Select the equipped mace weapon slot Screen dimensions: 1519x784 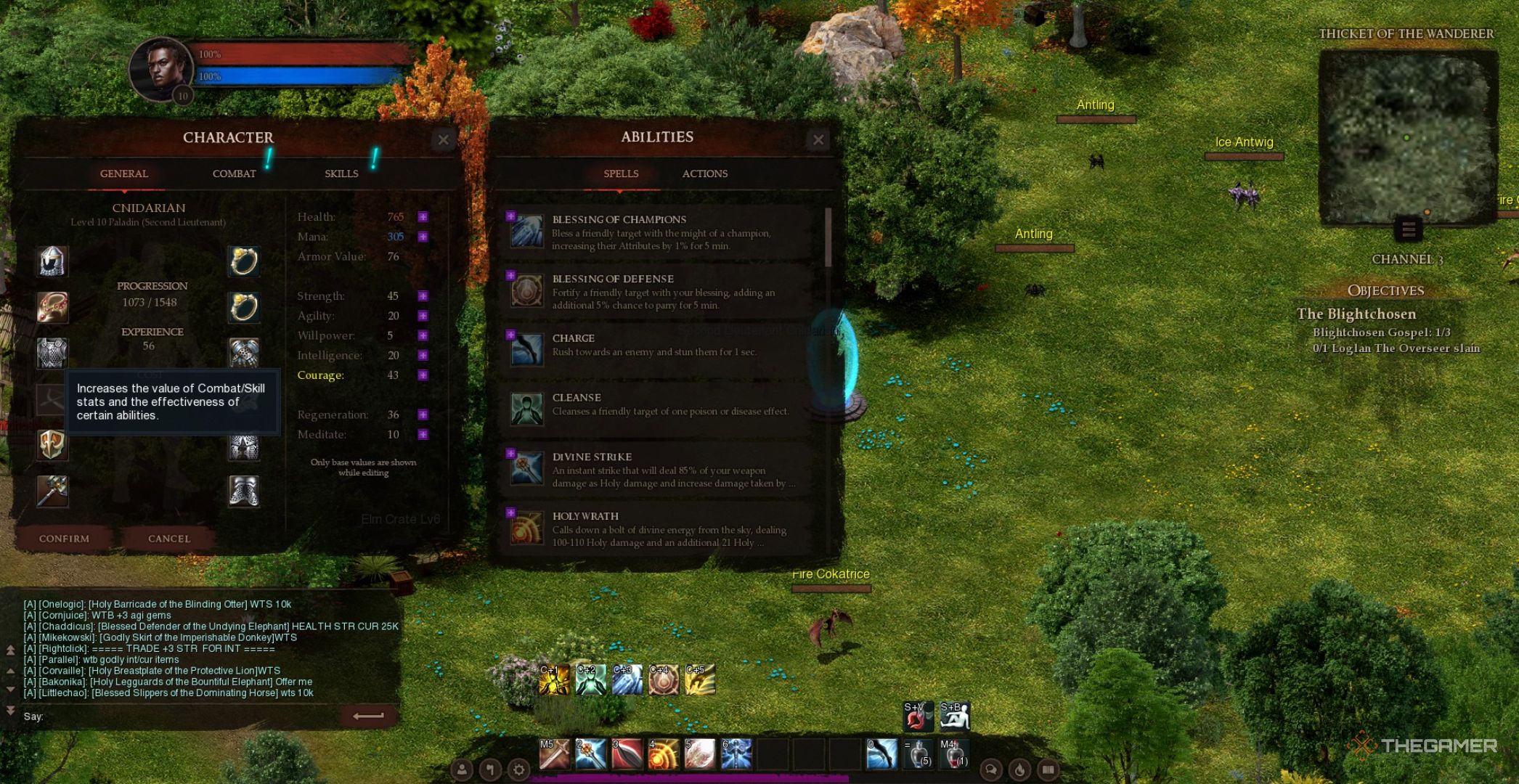click(x=52, y=491)
